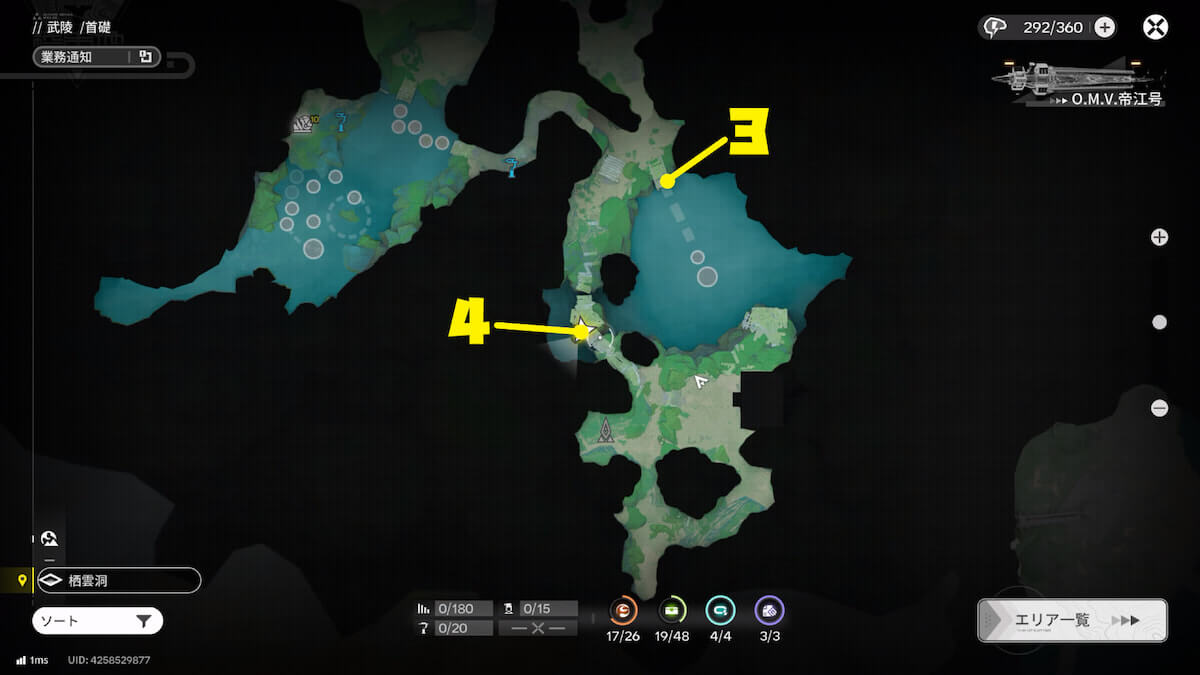Select the level 10 facility marker on map
Image resolution: width=1200 pixels, height=675 pixels.
click(303, 124)
